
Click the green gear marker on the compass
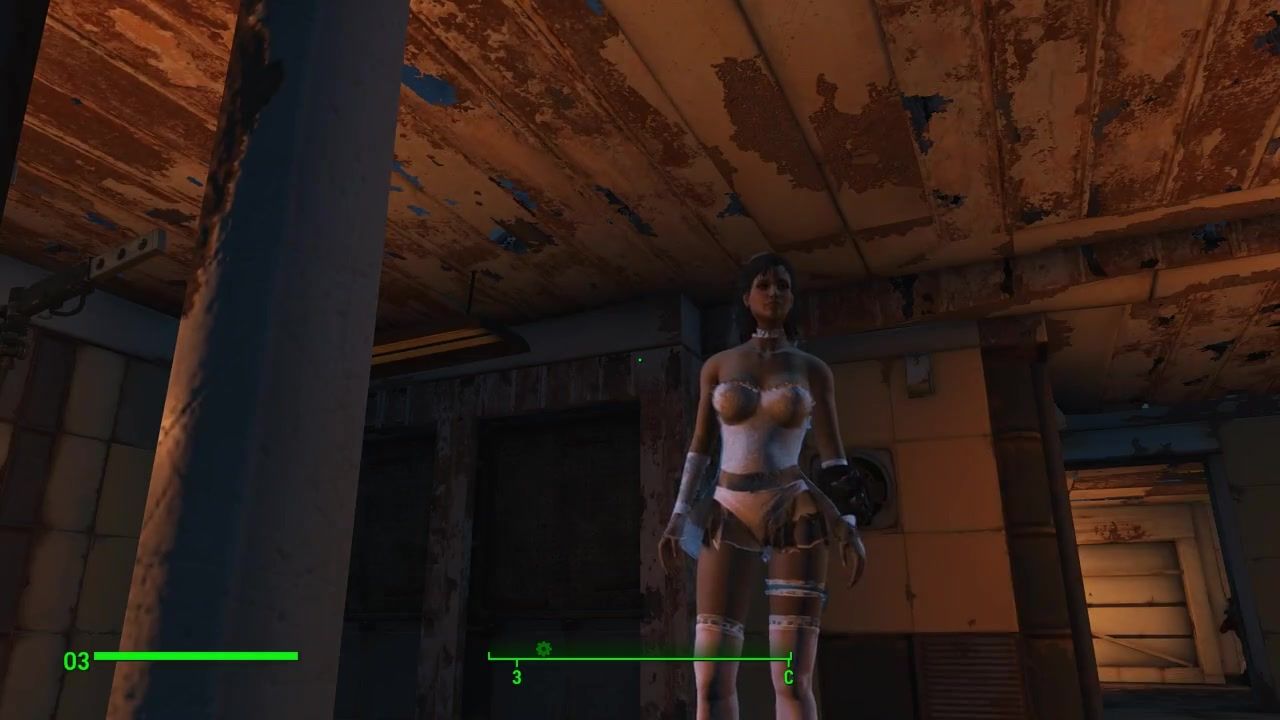543,649
